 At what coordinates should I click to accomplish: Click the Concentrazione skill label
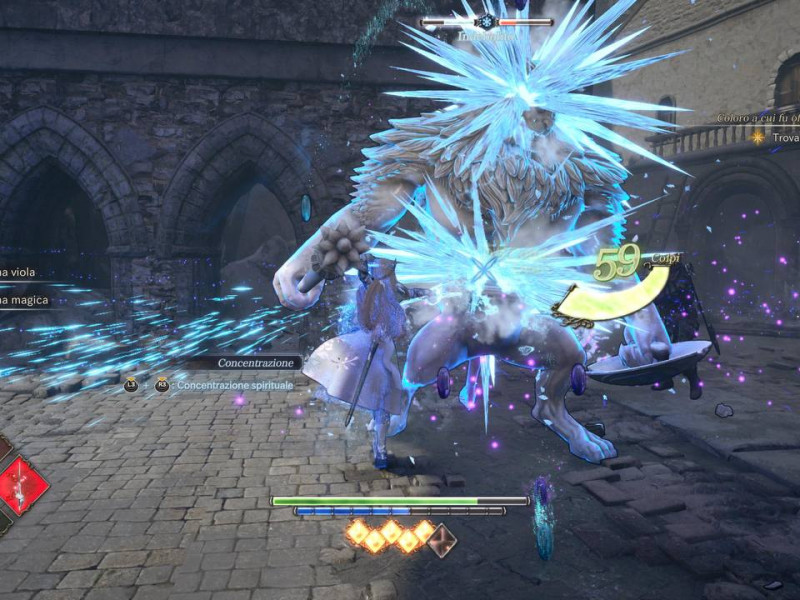point(258,363)
